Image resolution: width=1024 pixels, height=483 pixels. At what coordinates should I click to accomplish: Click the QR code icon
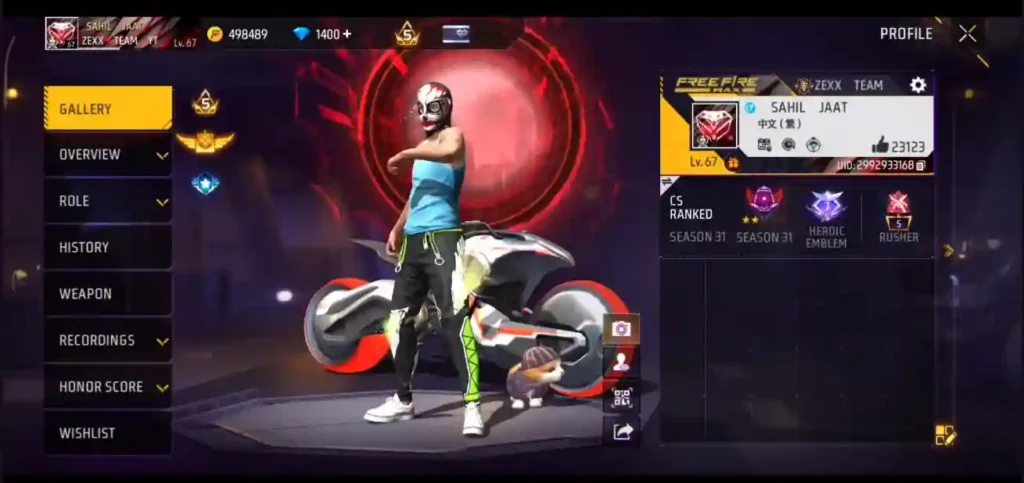[x=621, y=398]
